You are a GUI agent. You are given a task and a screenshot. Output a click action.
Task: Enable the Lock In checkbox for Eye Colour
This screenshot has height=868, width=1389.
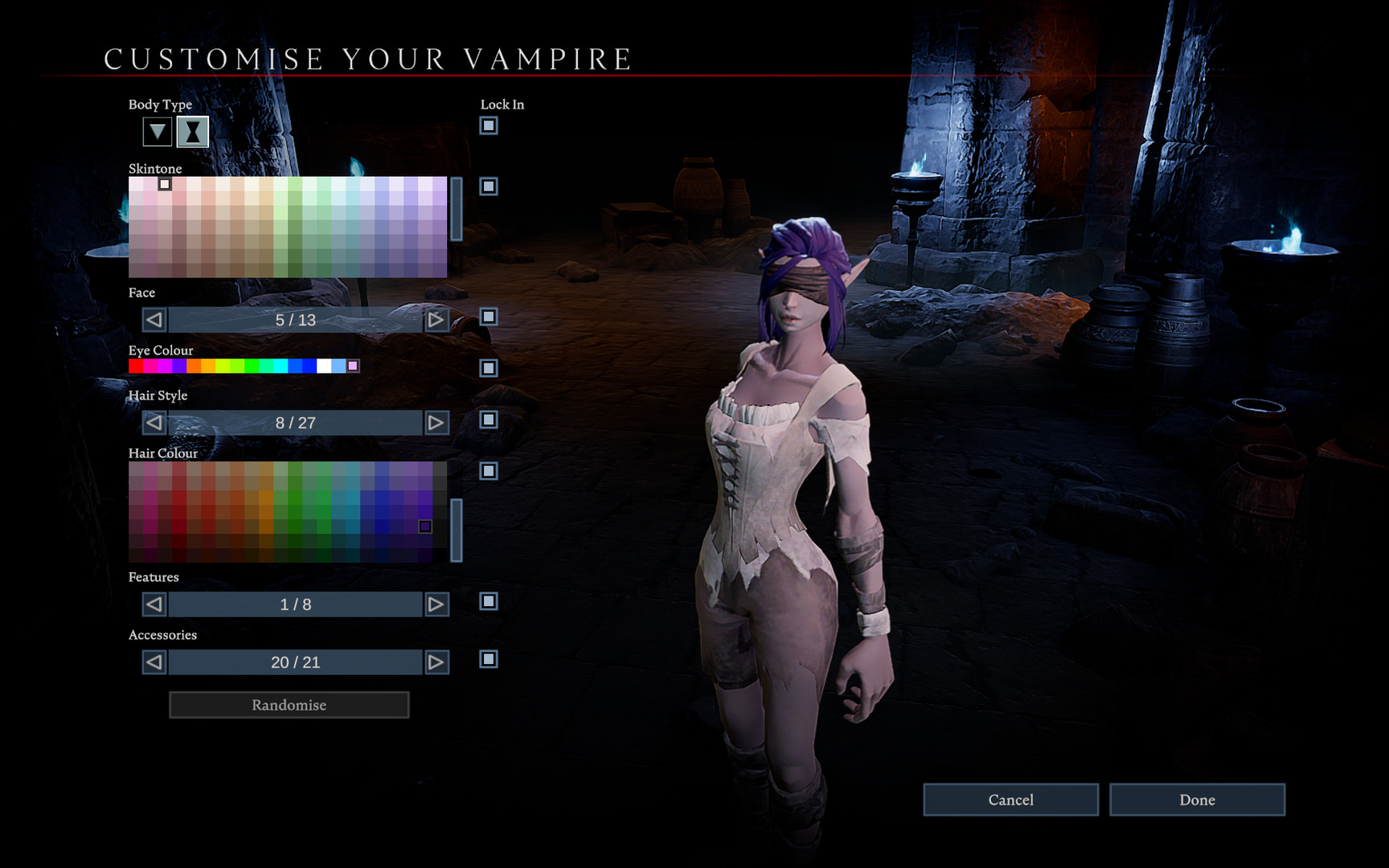489,368
